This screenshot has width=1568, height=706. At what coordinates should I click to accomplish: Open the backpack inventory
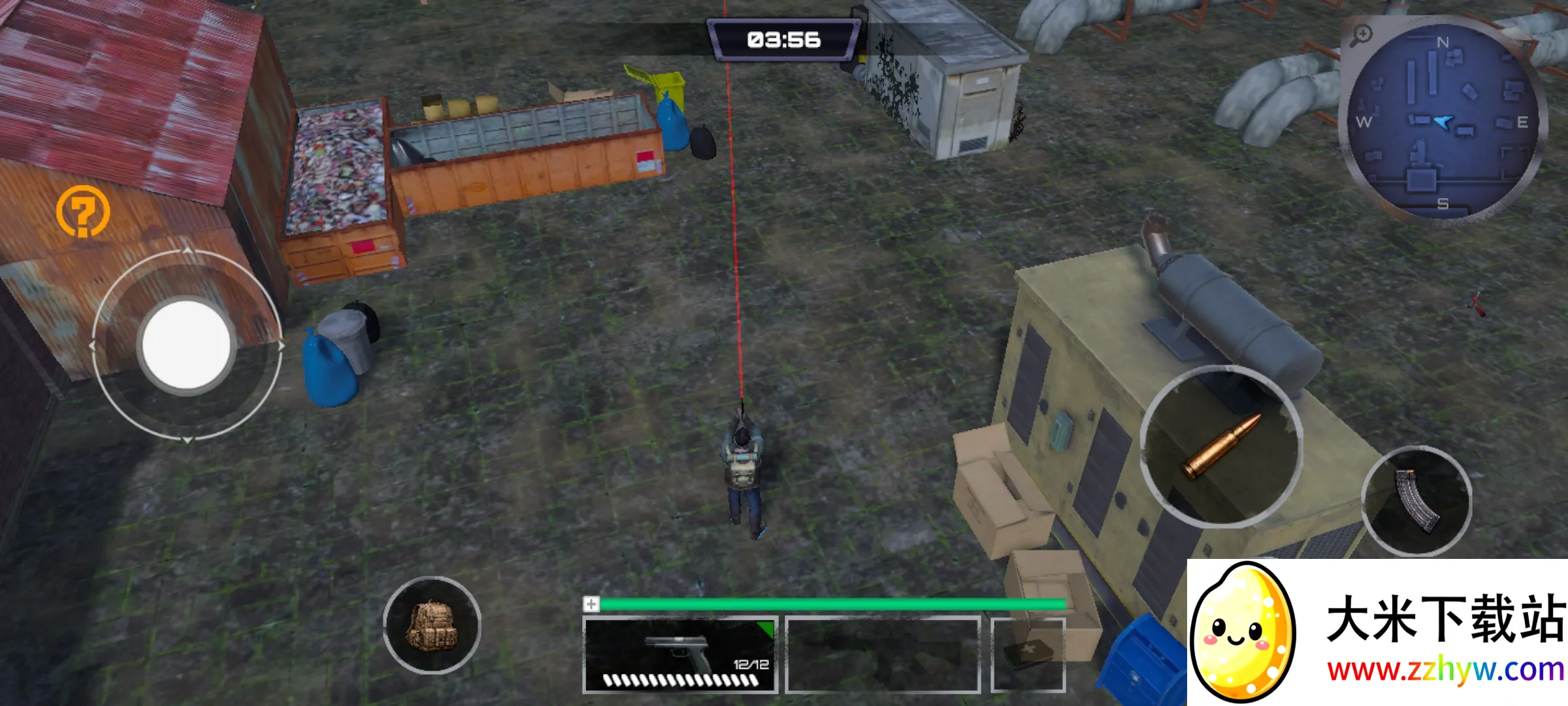pyautogui.click(x=432, y=625)
